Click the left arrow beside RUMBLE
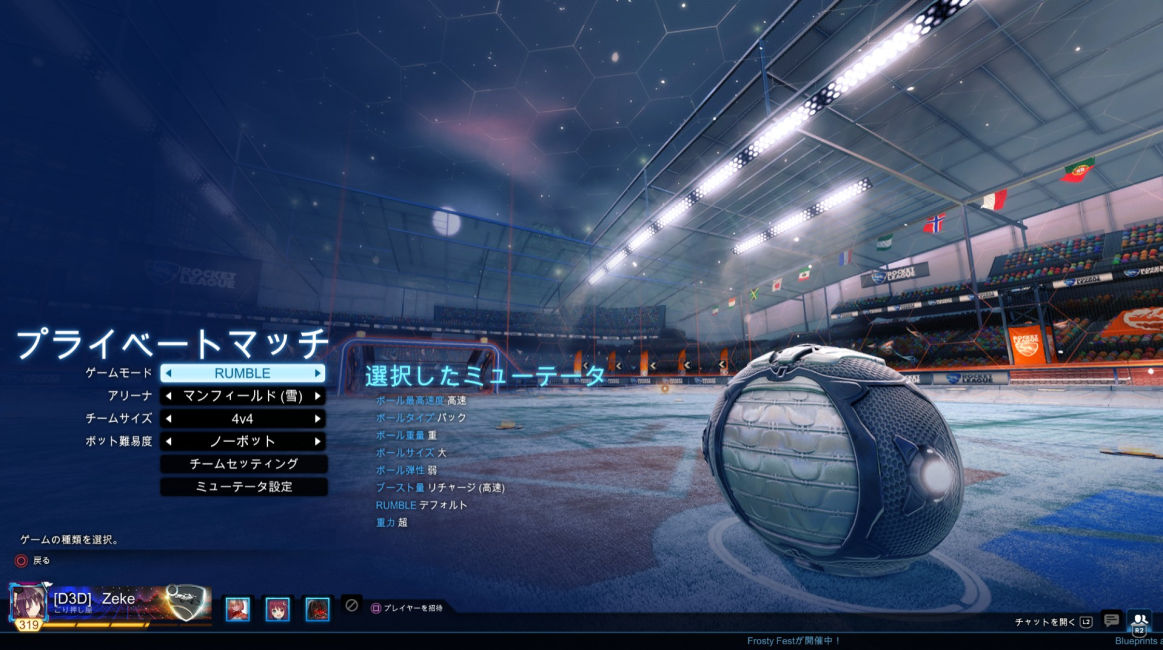1163x650 pixels. click(169, 373)
